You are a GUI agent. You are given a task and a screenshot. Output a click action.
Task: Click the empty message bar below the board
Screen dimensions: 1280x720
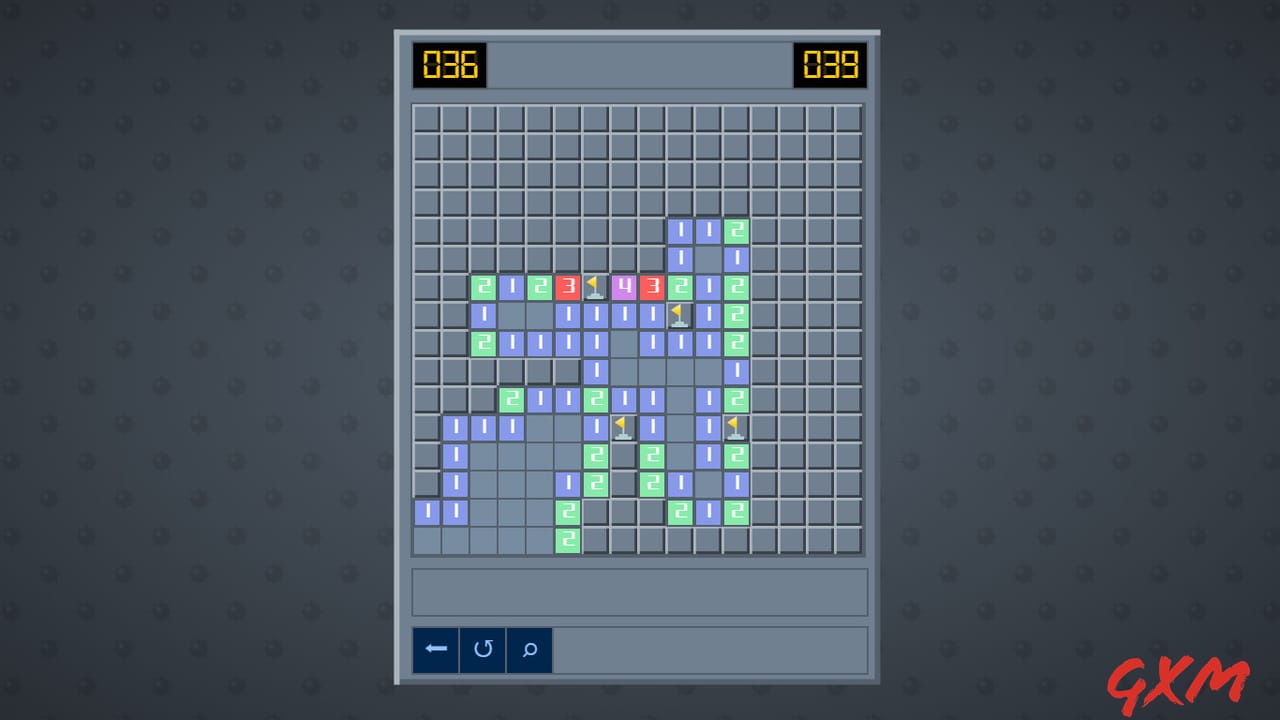pos(639,591)
